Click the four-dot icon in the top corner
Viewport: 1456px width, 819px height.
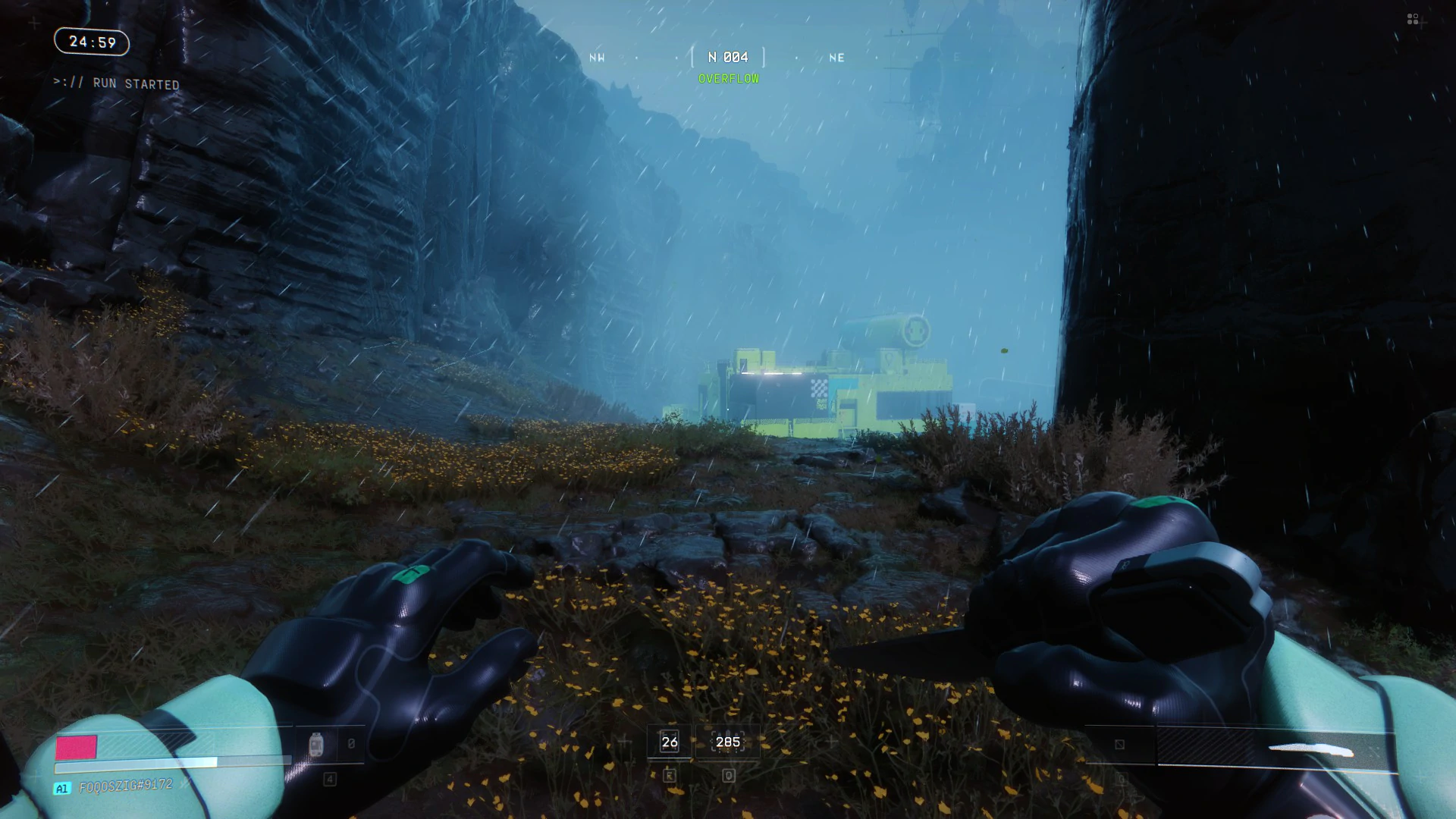[x=1413, y=19]
